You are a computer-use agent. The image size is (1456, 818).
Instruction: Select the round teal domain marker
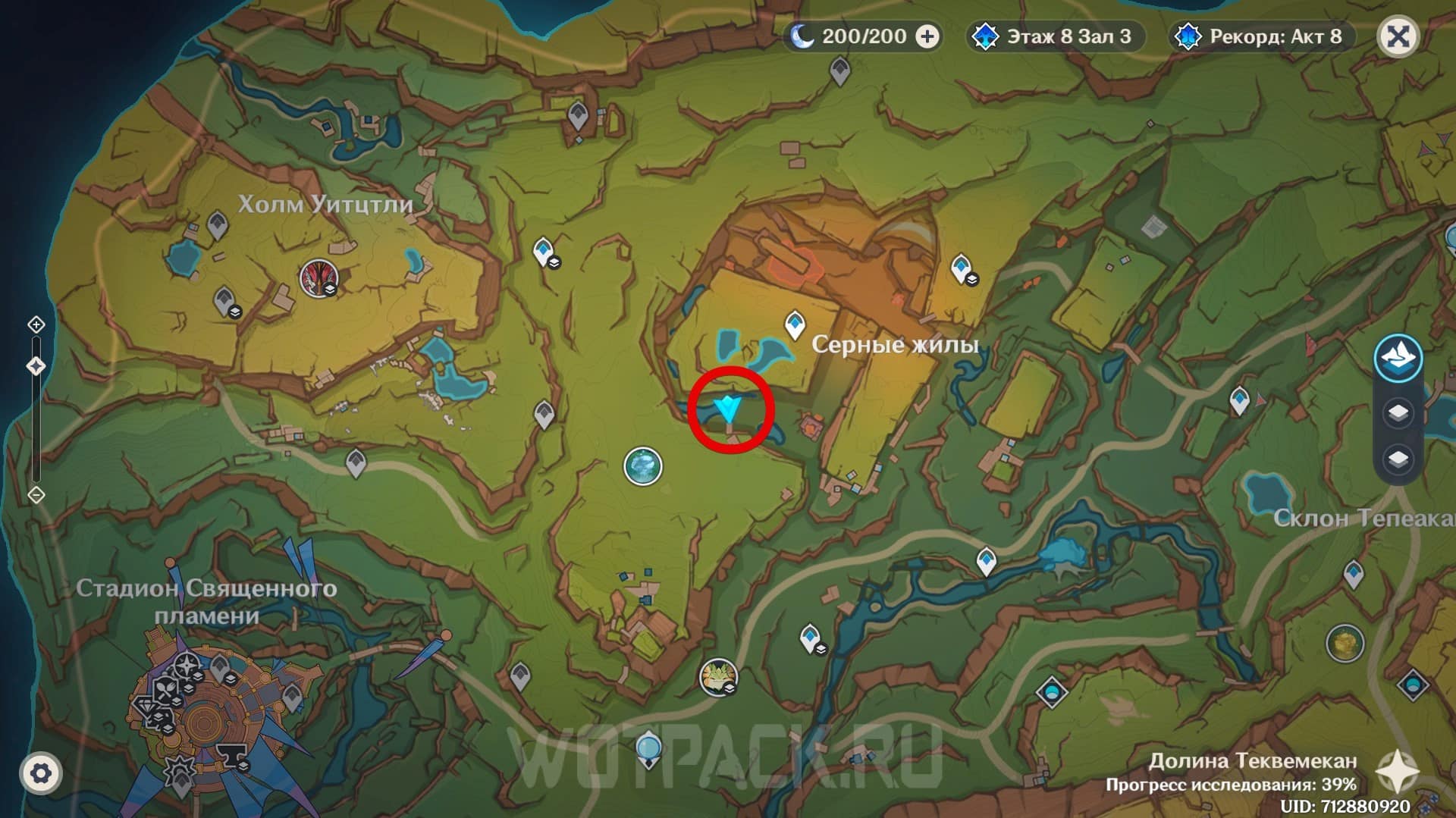point(643,465)
